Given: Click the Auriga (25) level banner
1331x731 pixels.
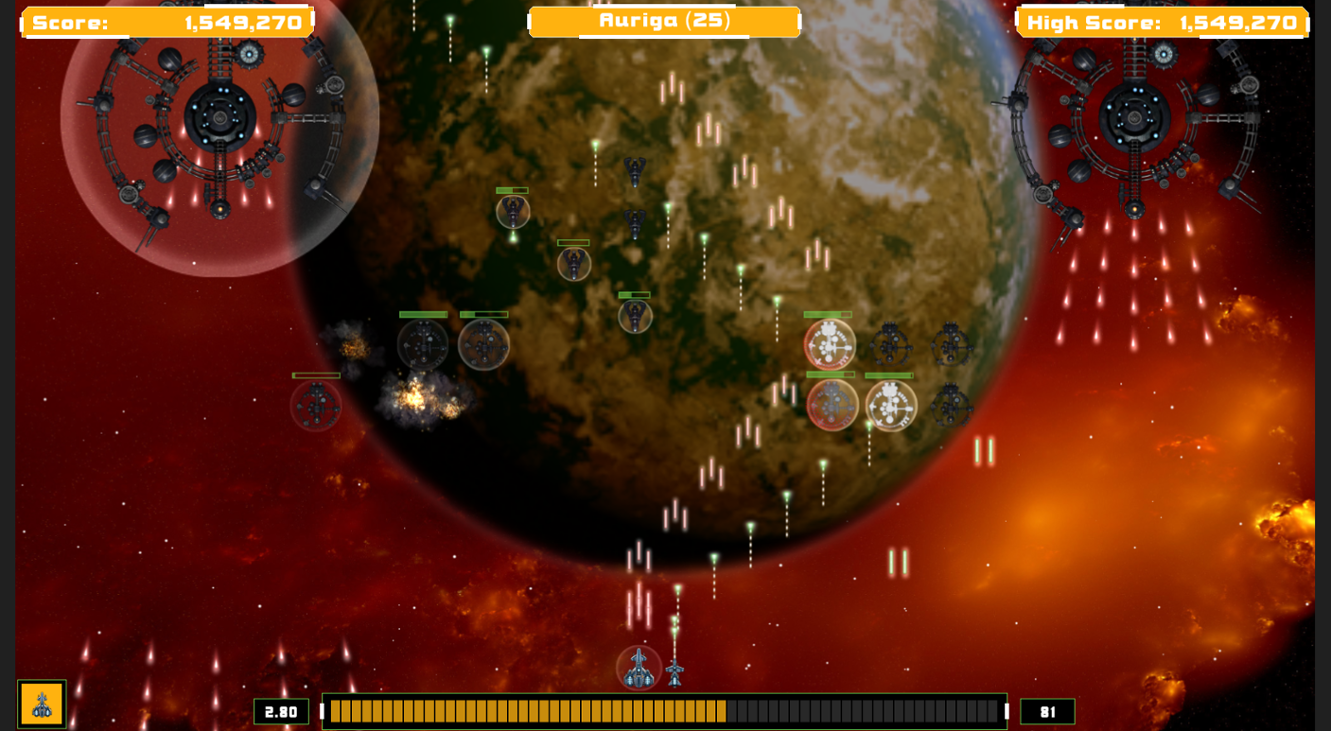Looking at the screenshot, I should coord(663,19).
